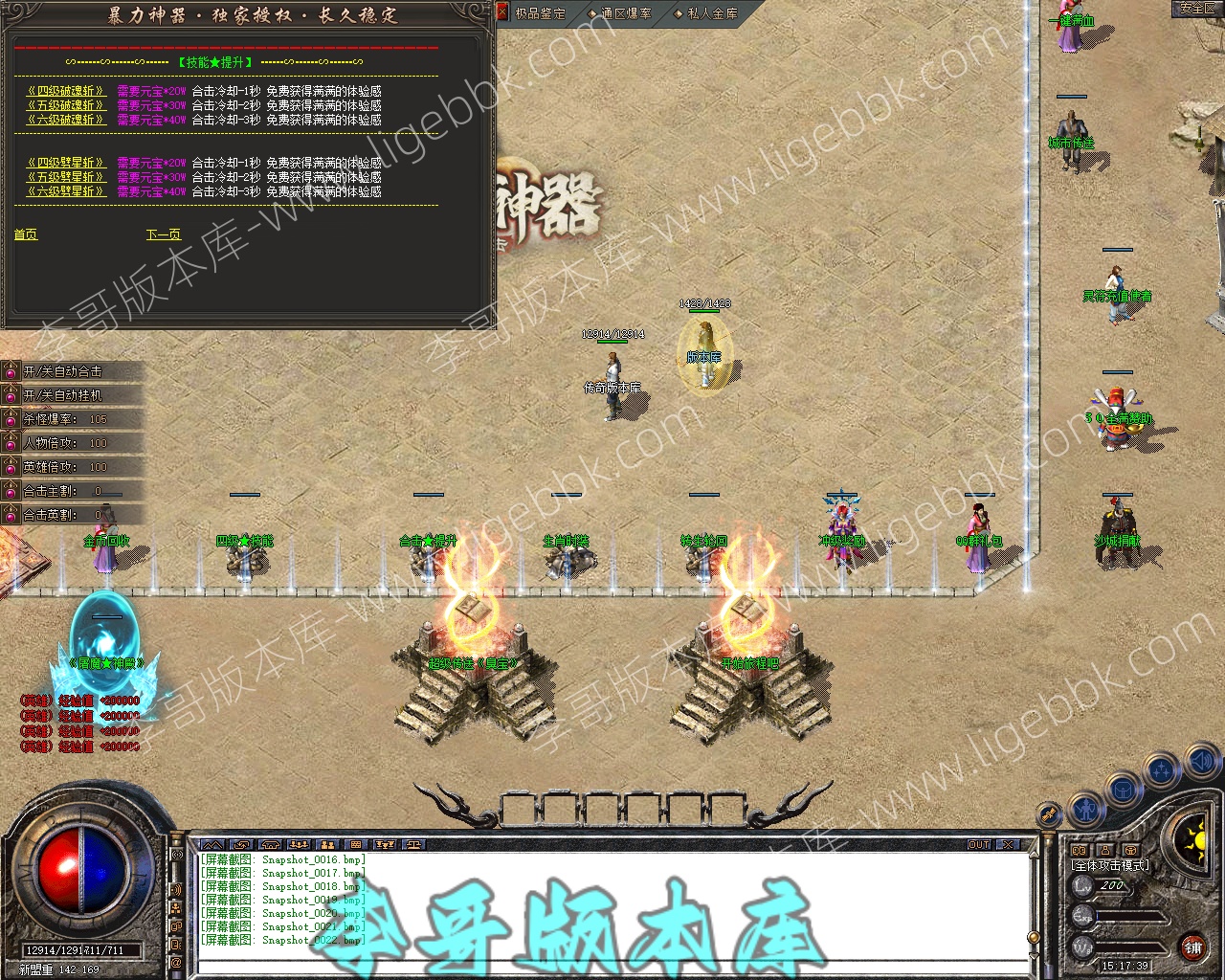Close the NPC dialog with the red X
The height and width of the screenshot is (980, 1225).
[x=502, y=11]
